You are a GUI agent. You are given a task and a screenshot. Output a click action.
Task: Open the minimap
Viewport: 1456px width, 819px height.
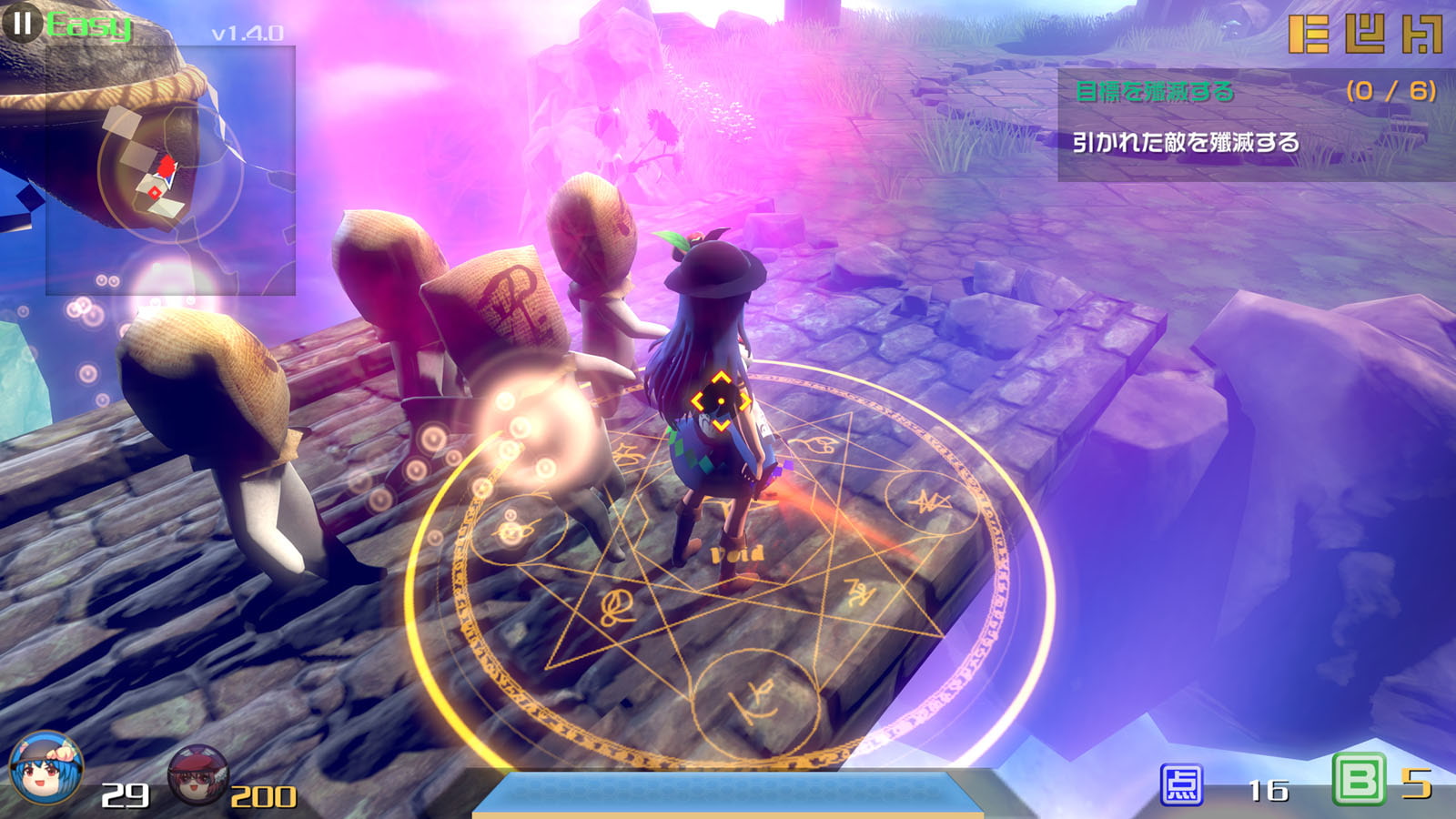pyautogui.click(x=170, y=171)
